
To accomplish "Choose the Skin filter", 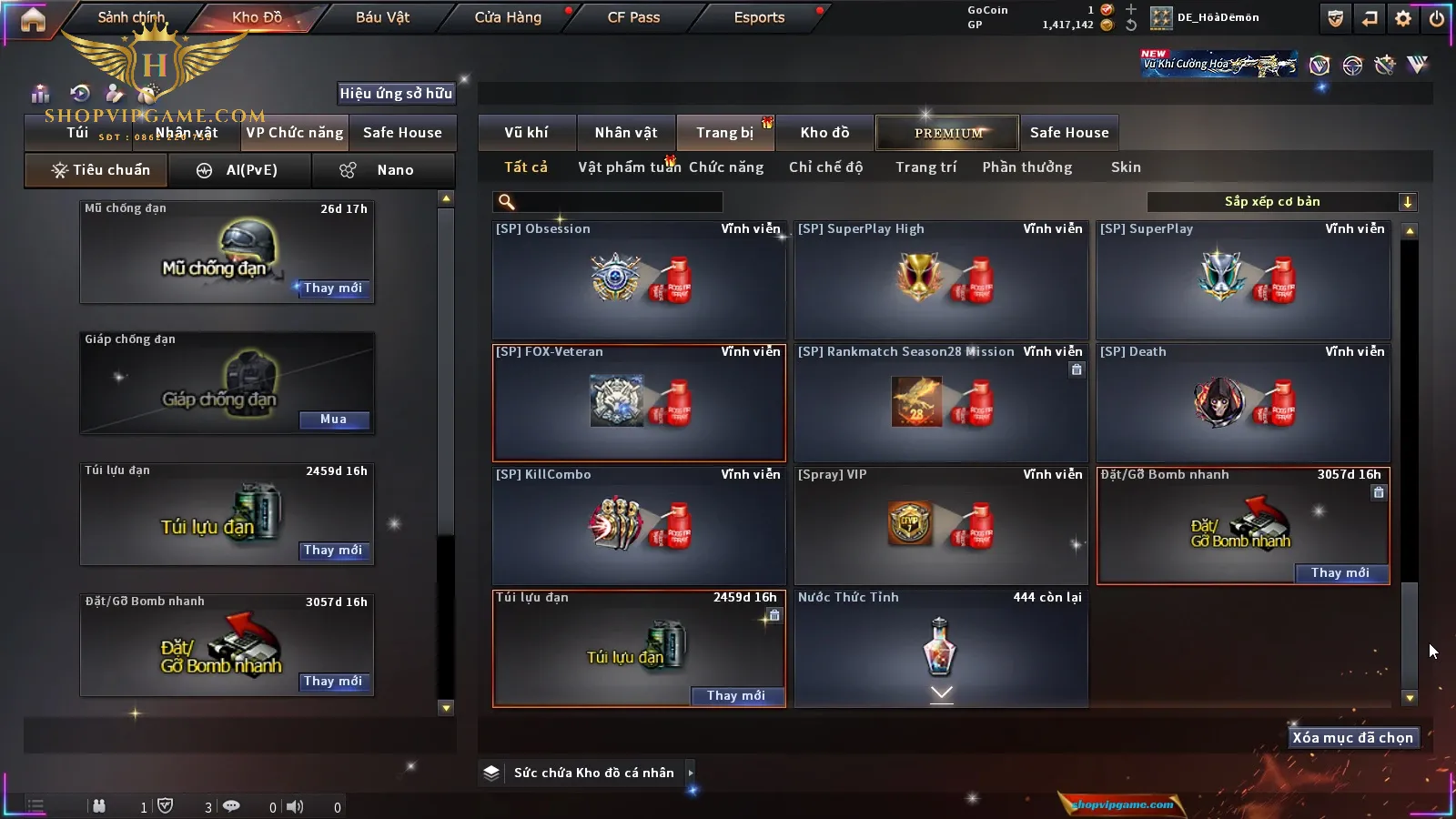I will (1126, 167).
